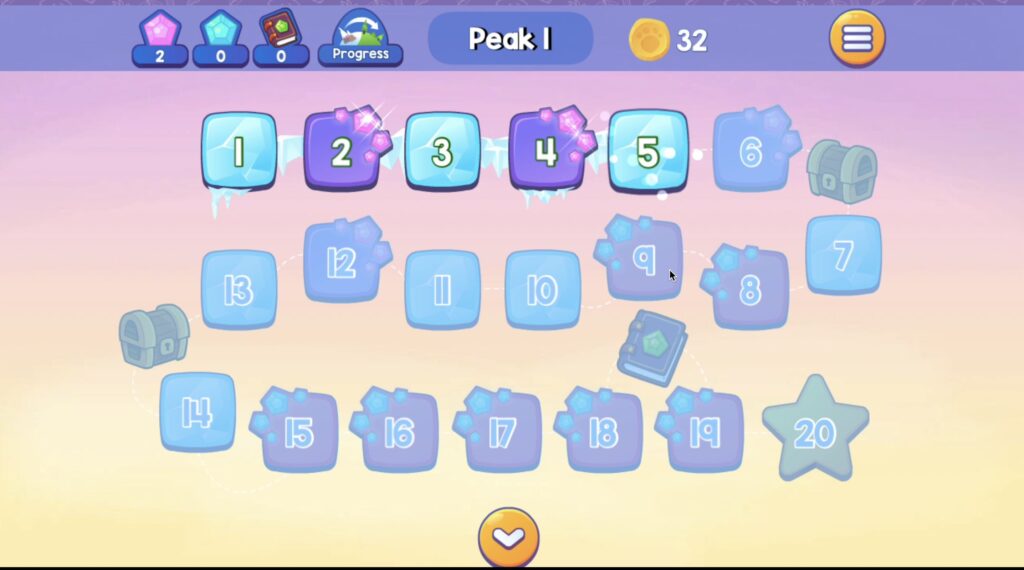Play level 5
The height and width of the screenshot is (570, 1024).
point(648,151)
